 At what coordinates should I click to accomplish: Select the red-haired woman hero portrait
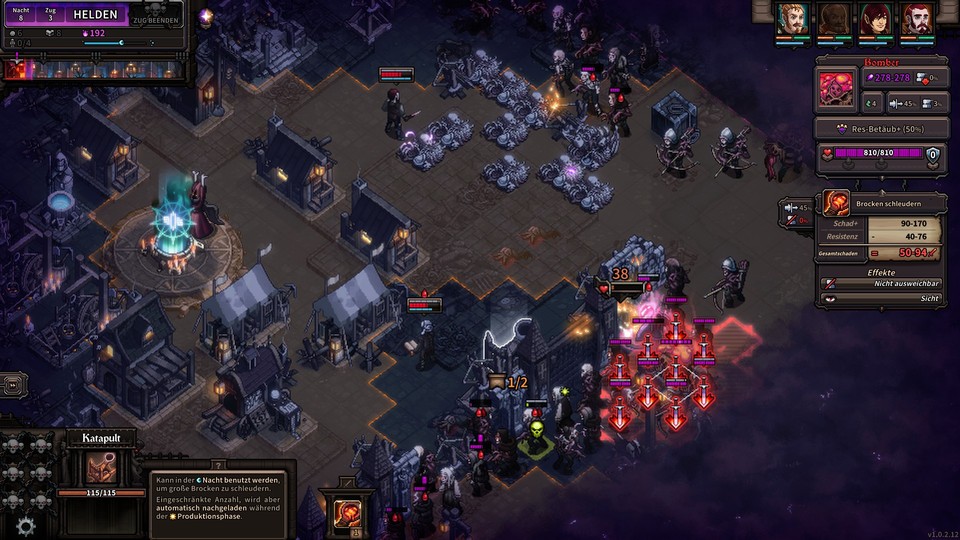click(x=876, y=19)
